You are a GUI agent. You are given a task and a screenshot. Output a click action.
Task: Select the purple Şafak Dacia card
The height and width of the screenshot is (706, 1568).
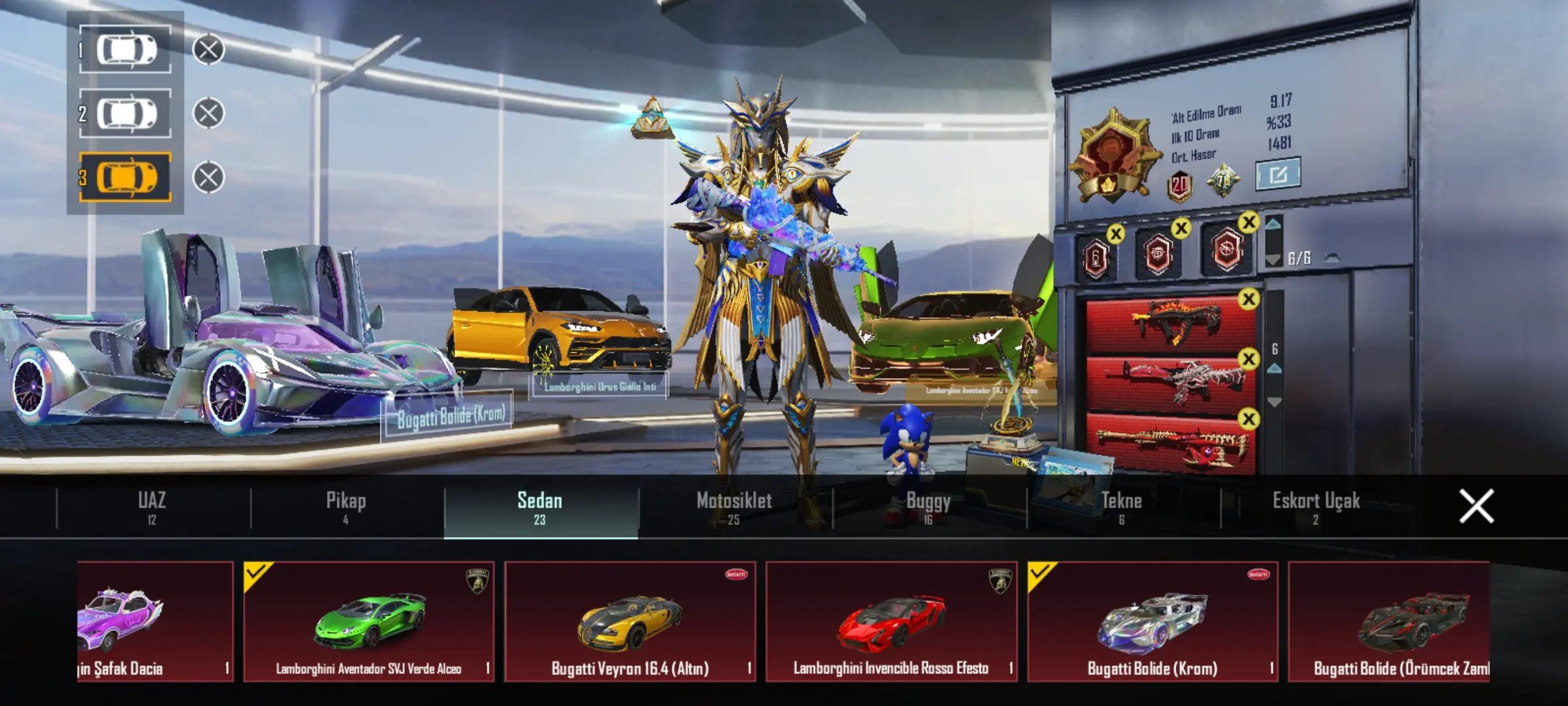(x=155, y=621)
